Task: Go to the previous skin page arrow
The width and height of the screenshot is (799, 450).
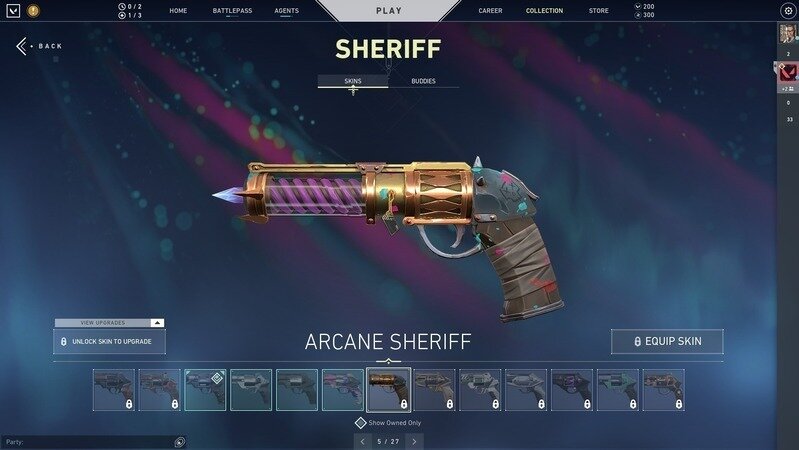Action: tap(363, 441)
